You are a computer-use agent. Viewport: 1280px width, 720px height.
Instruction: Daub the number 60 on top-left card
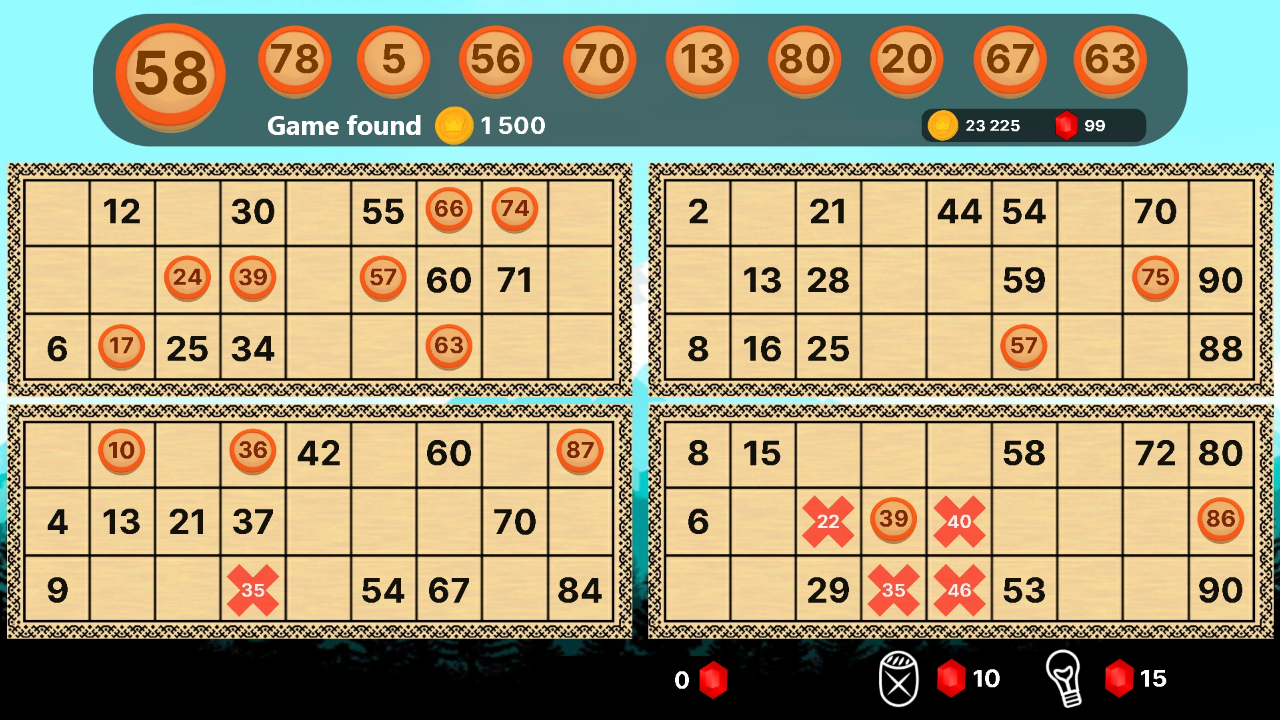click(x=449, y=280)
